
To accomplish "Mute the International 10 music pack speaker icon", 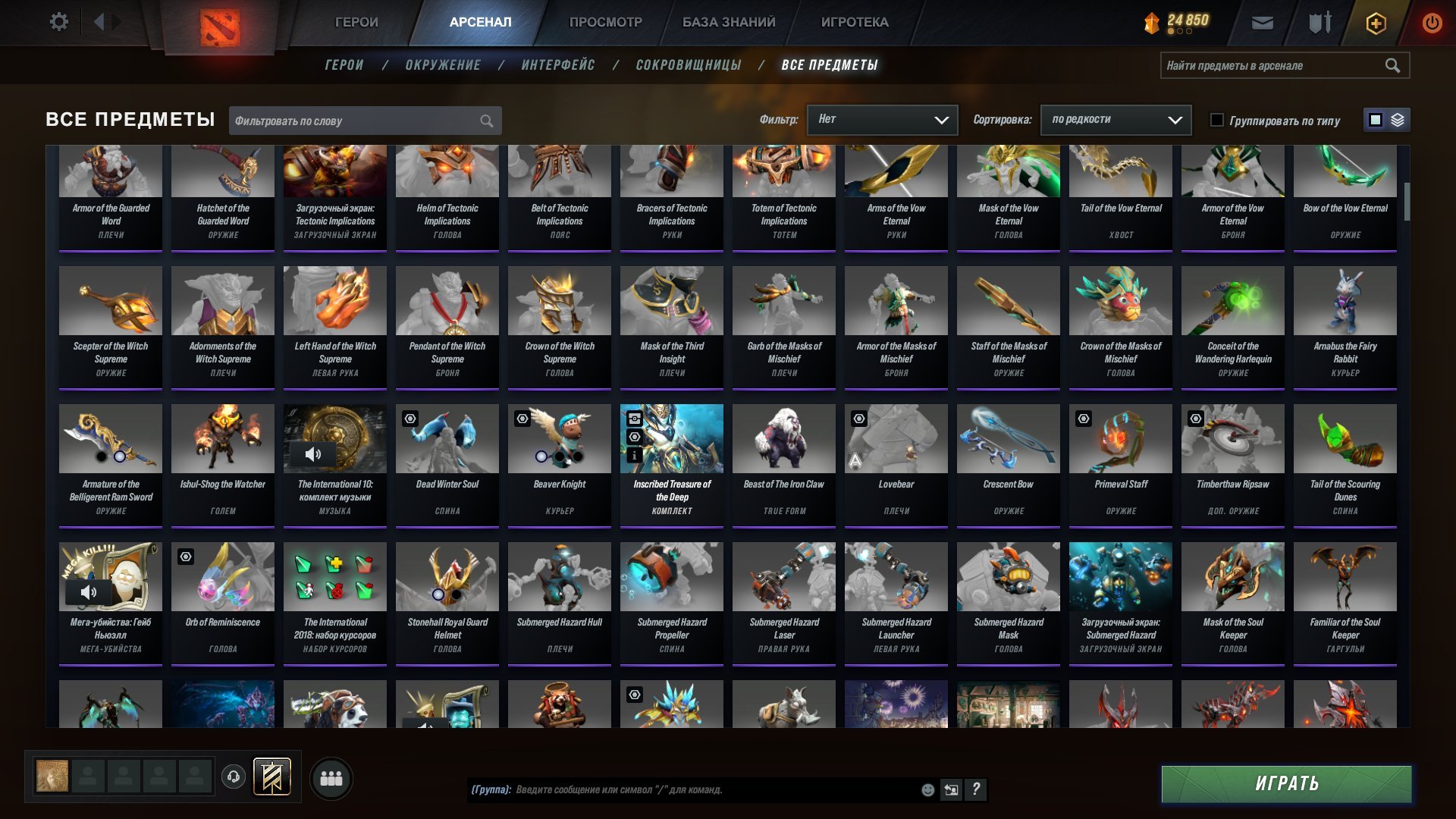I will tap(313, 454).
